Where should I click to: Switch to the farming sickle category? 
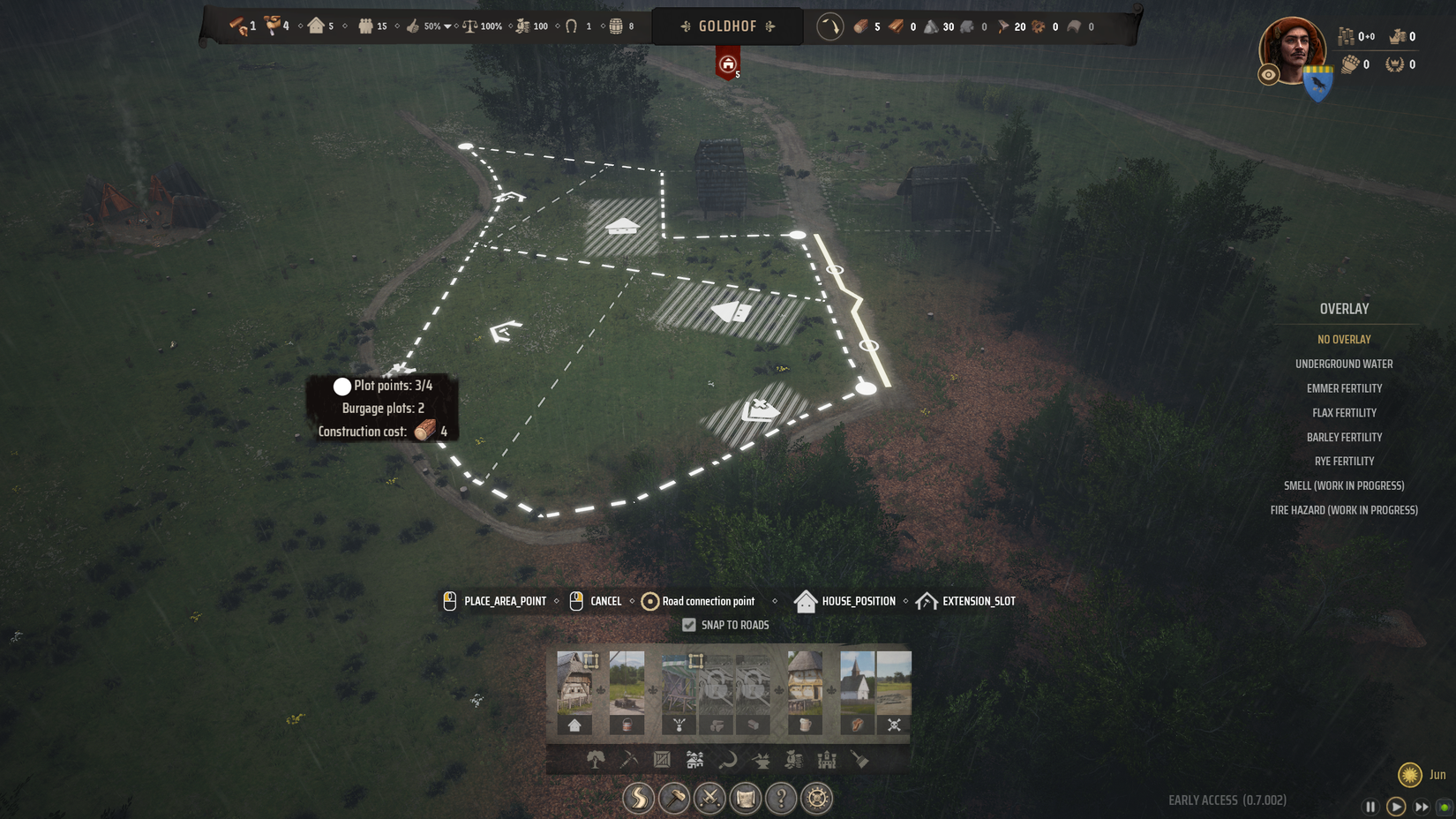pos(728,760)
